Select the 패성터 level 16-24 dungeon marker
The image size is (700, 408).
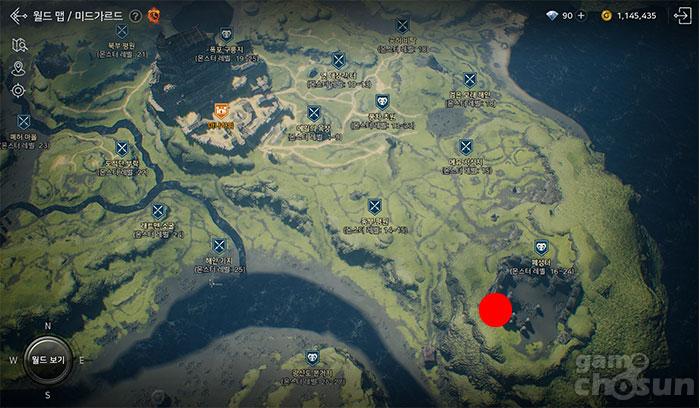[x=541, y=245]
